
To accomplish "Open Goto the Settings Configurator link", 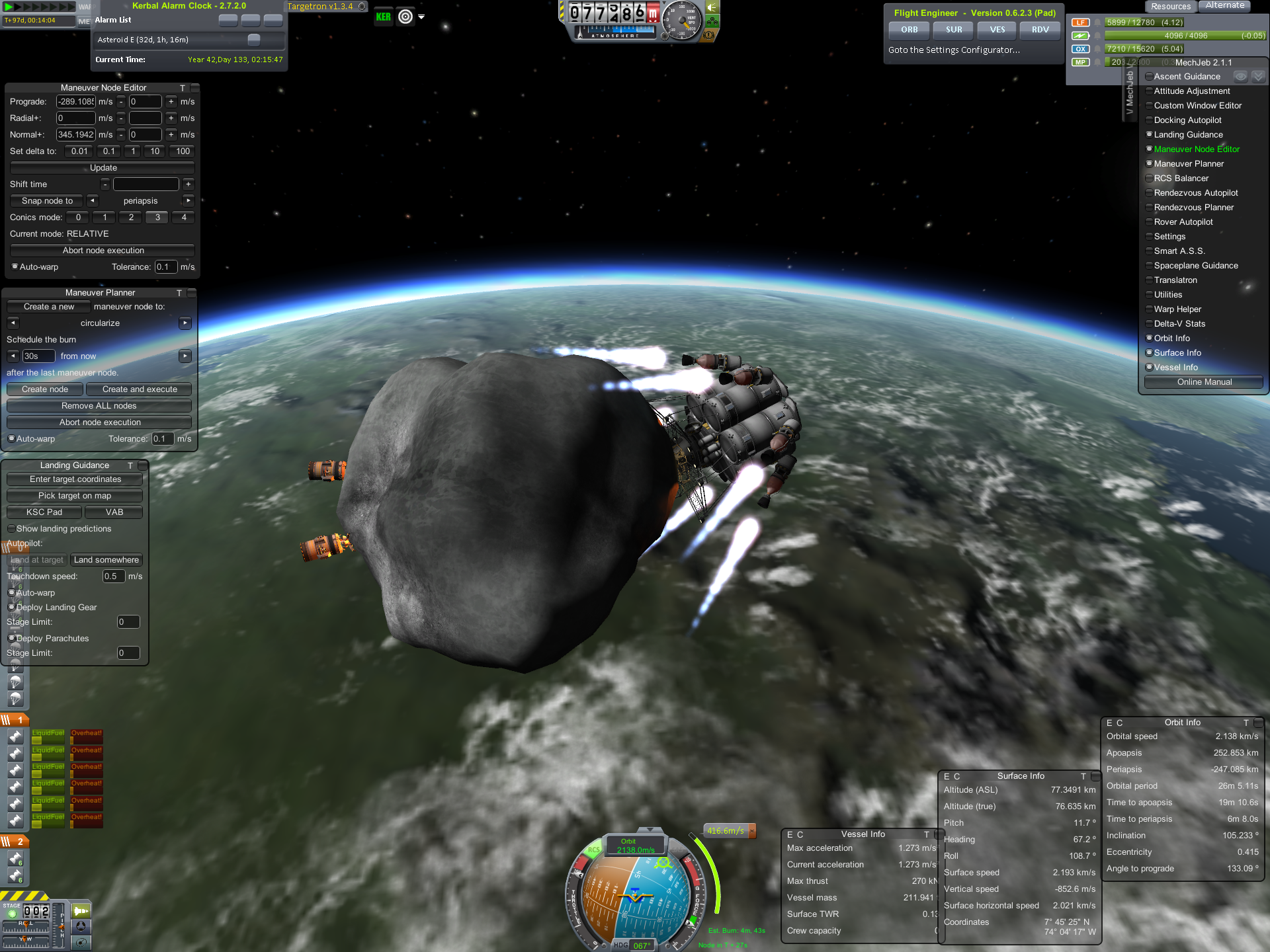I will pyautogui.click(x=953, y=50).
